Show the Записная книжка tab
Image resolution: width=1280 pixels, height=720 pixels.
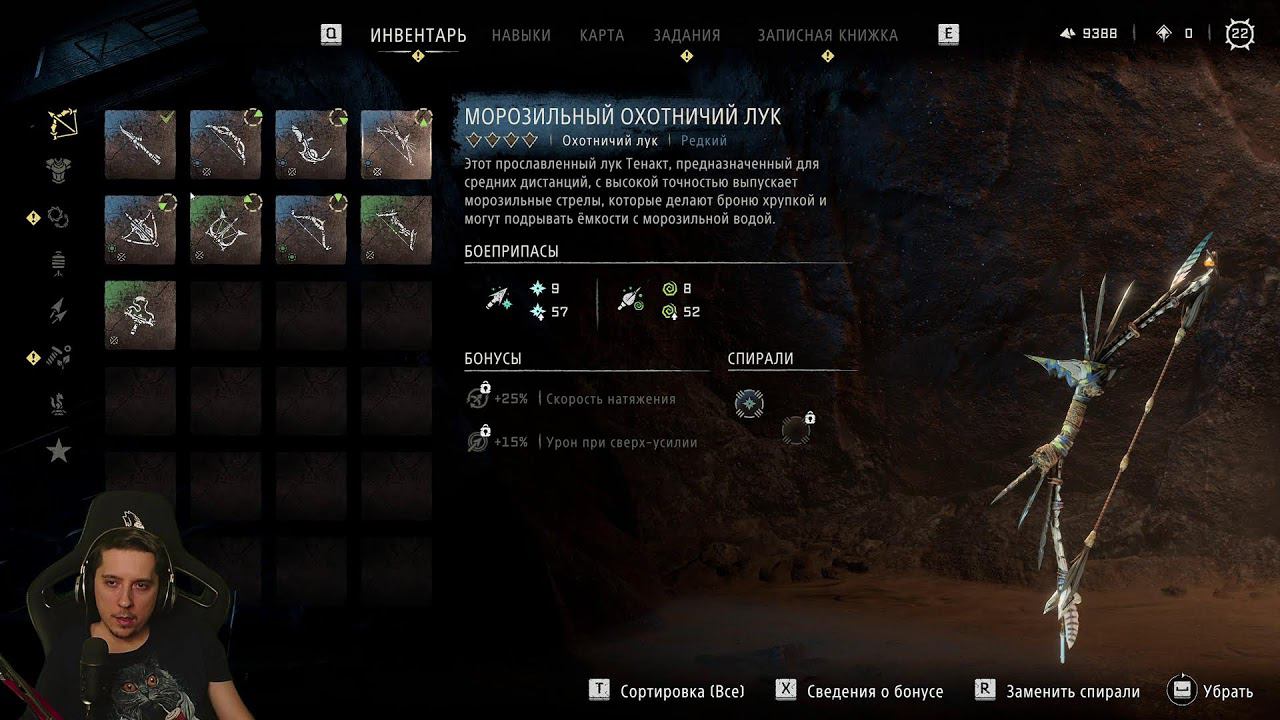pyautogui.click(x=827, y=35)
